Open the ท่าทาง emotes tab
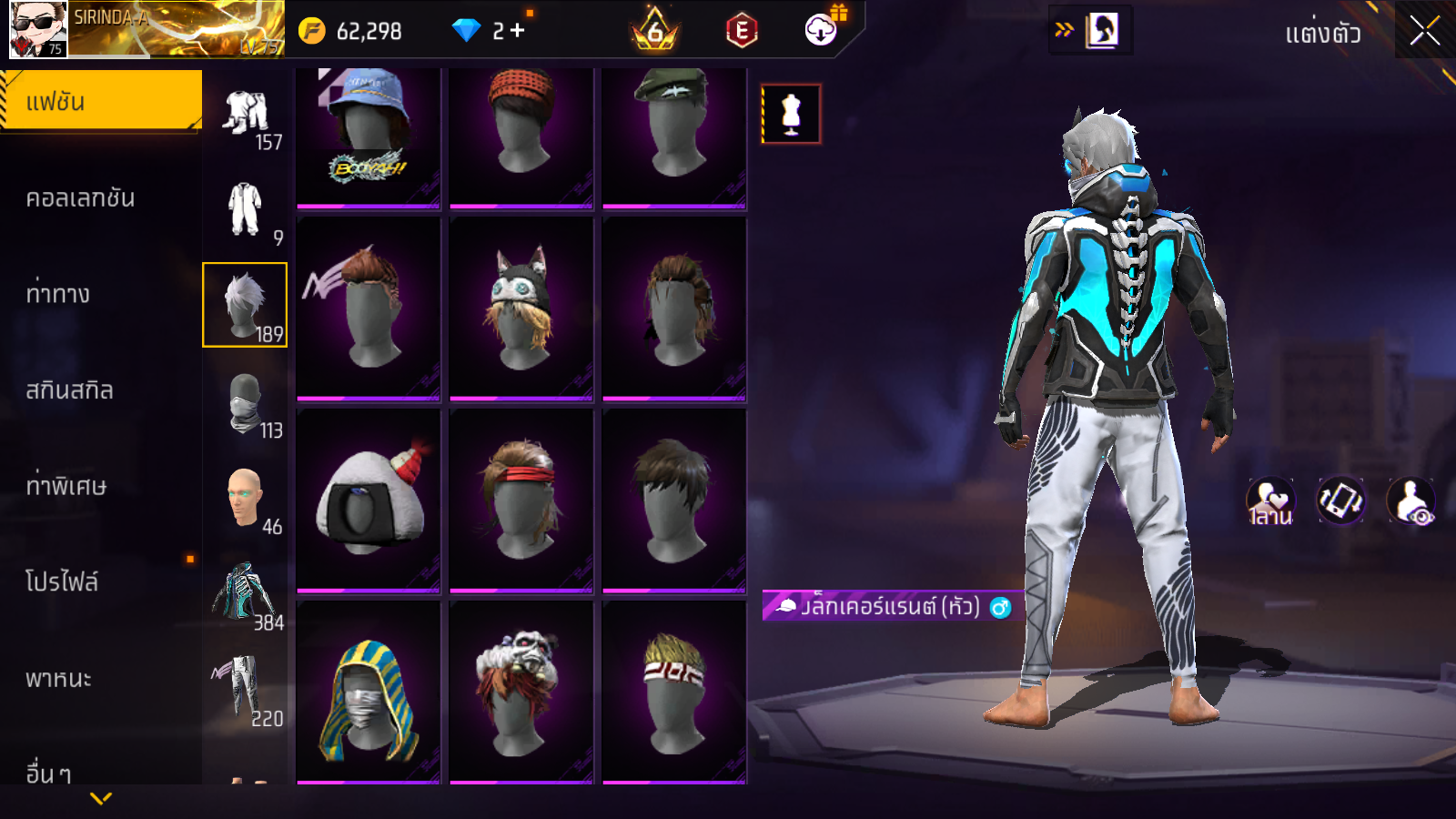Screen dimensions: 1456x819 pyautogui.click(x=58, y=294)
